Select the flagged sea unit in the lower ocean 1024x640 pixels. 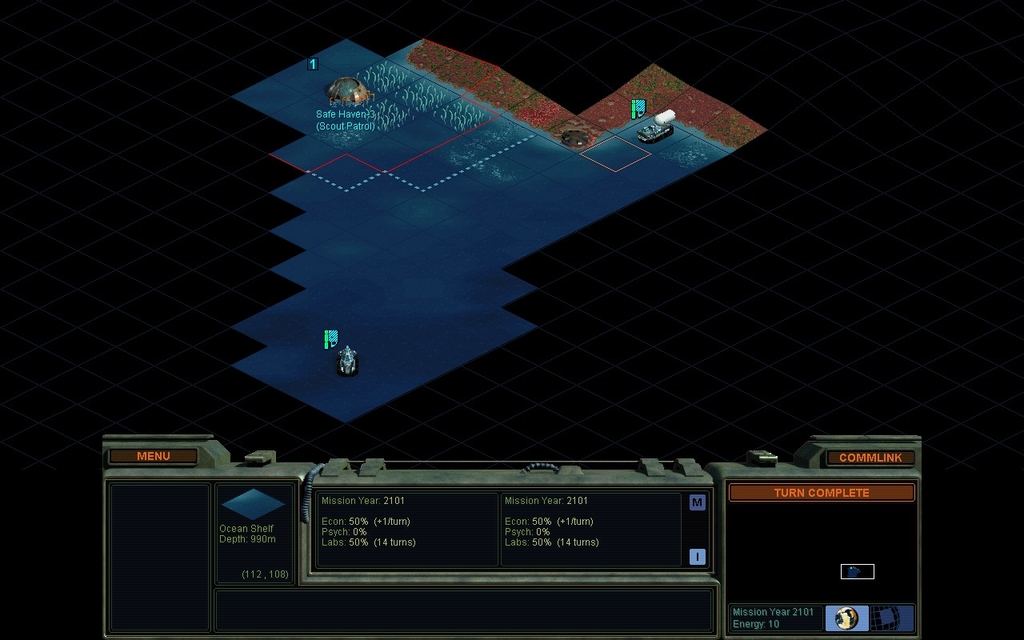coord(347,360)
